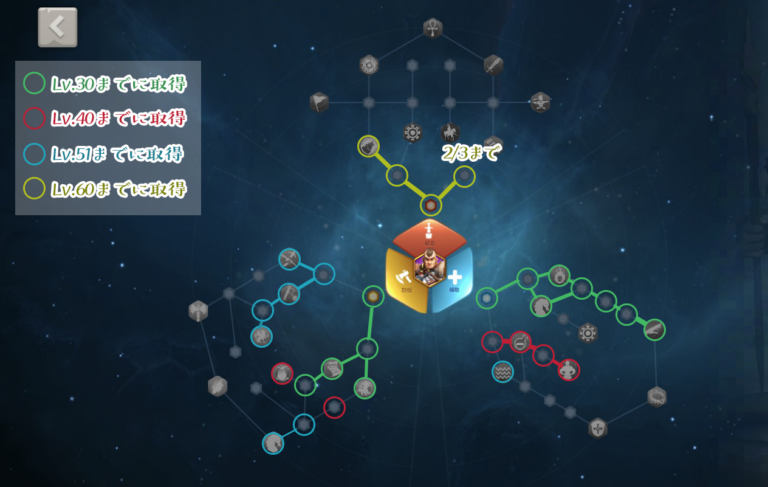Choose the red-ringed warrior figure talent node
The image size is (768, 487).
coord(569,370)
